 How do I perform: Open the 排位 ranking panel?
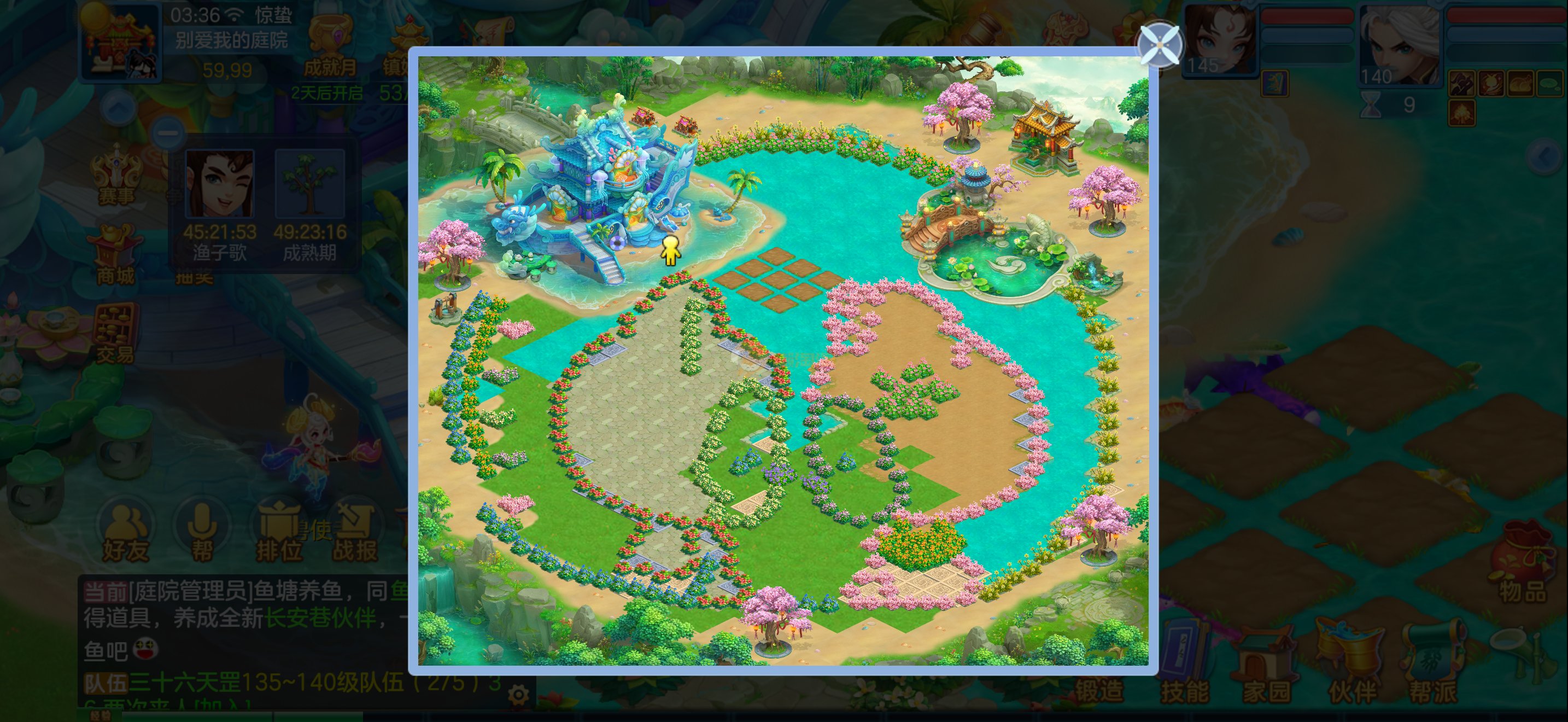coord(279,532)
